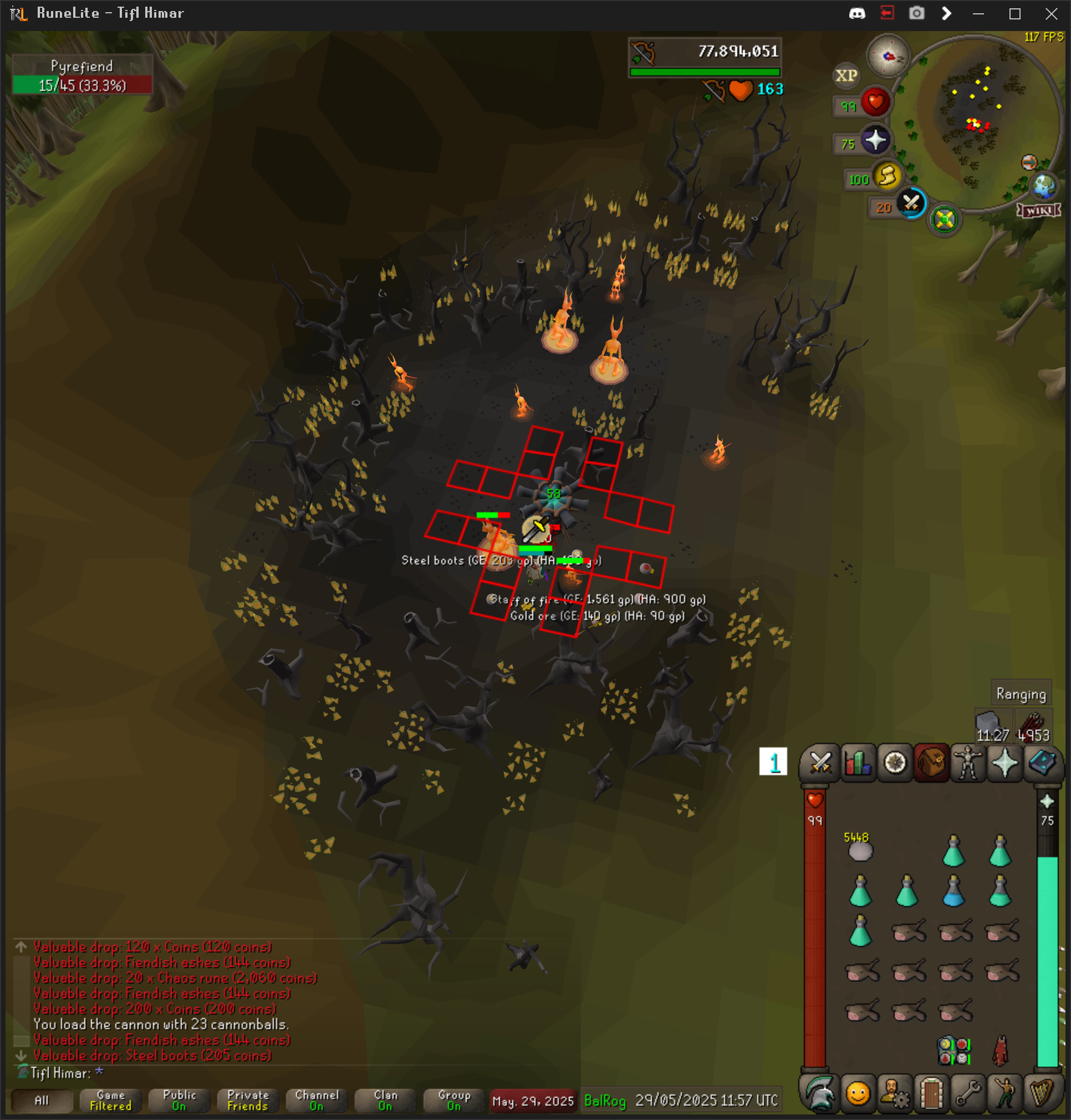Toggle the XP drops orb
This screenshot has width=1071, height=1120.
846,75
